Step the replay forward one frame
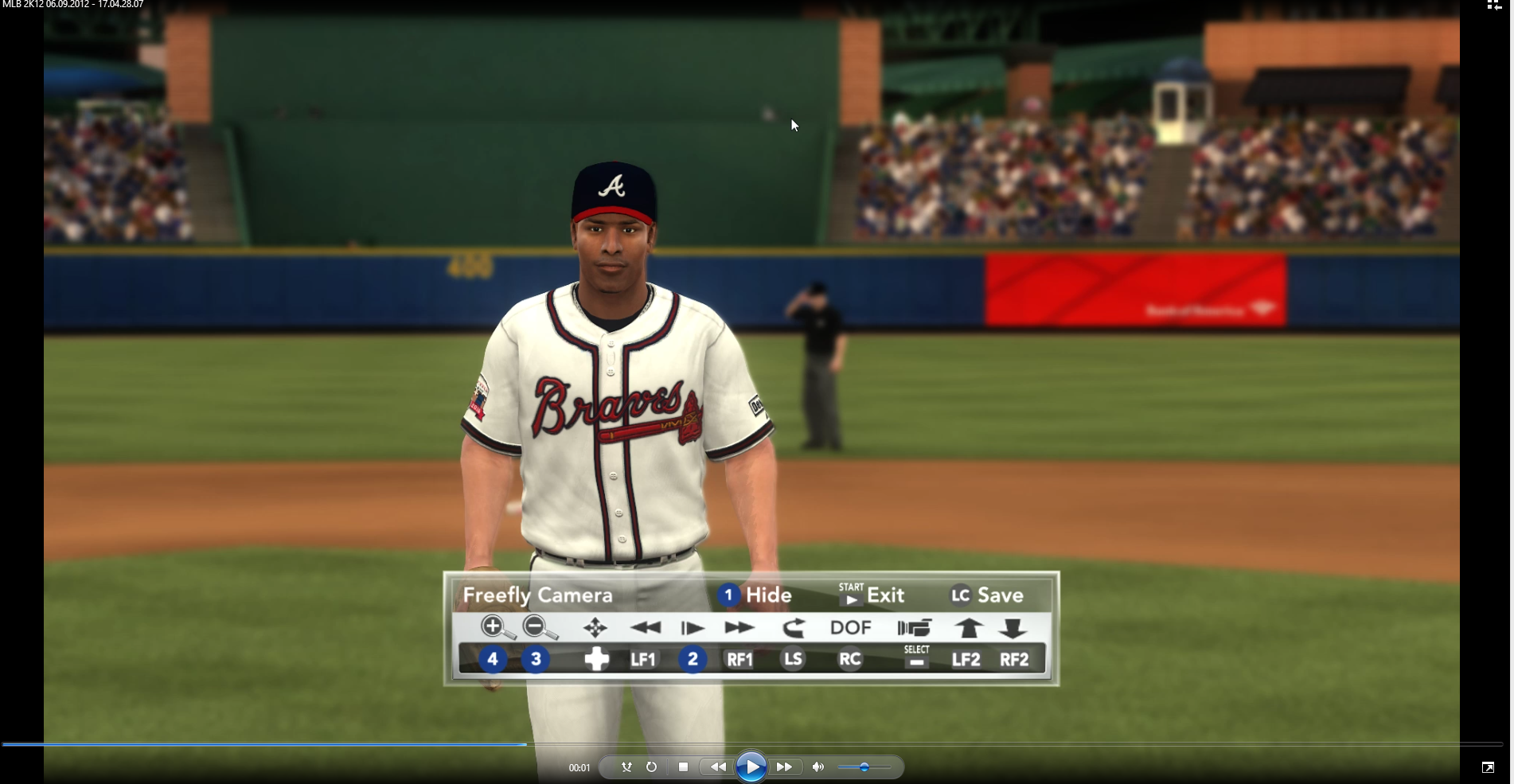The width and height of the screenshot is (1514, 784). coord(693,628)
